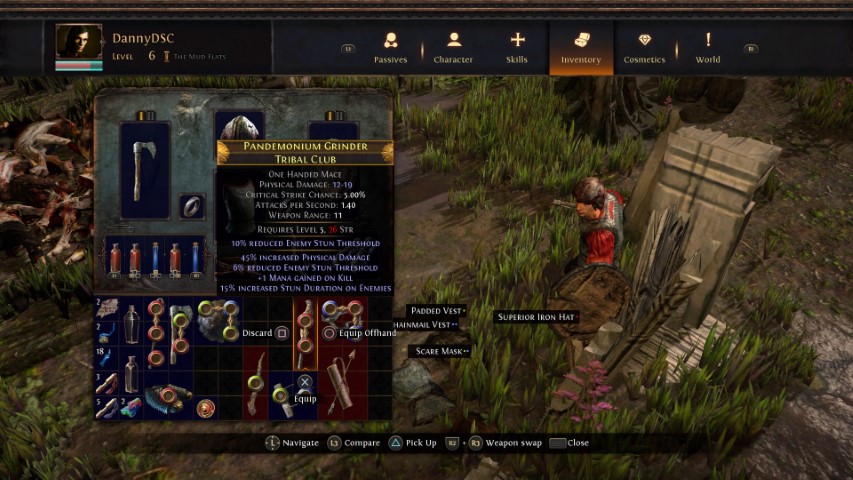Select the Chainmail Vest loot label
This screenshot has width=853, height=480.
(x=427, y=324)
